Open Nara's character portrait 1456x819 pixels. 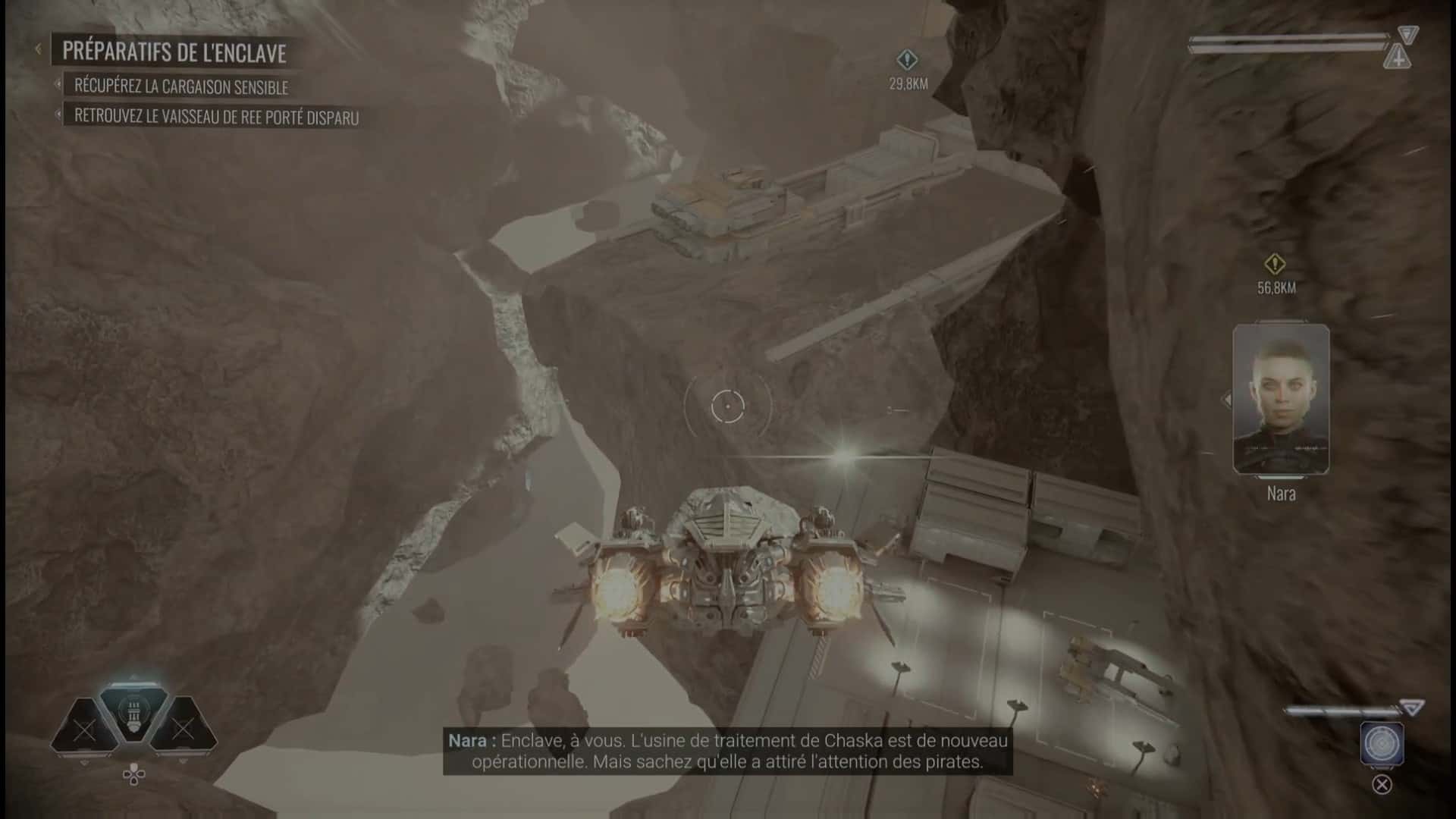pyautogui.click(x=1280, y=397)
